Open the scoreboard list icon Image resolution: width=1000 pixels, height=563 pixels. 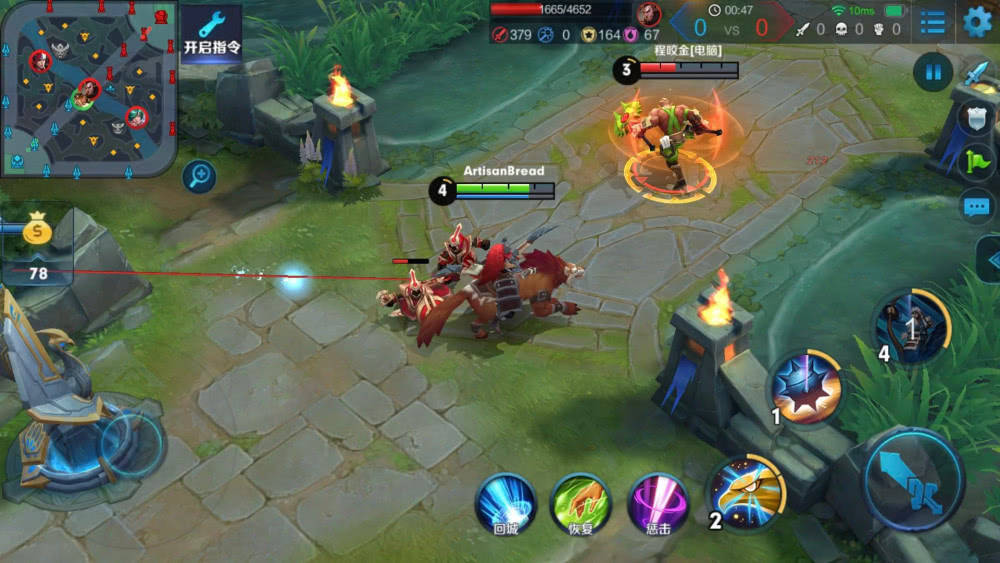pyautogui.click(x=932, y=21)
